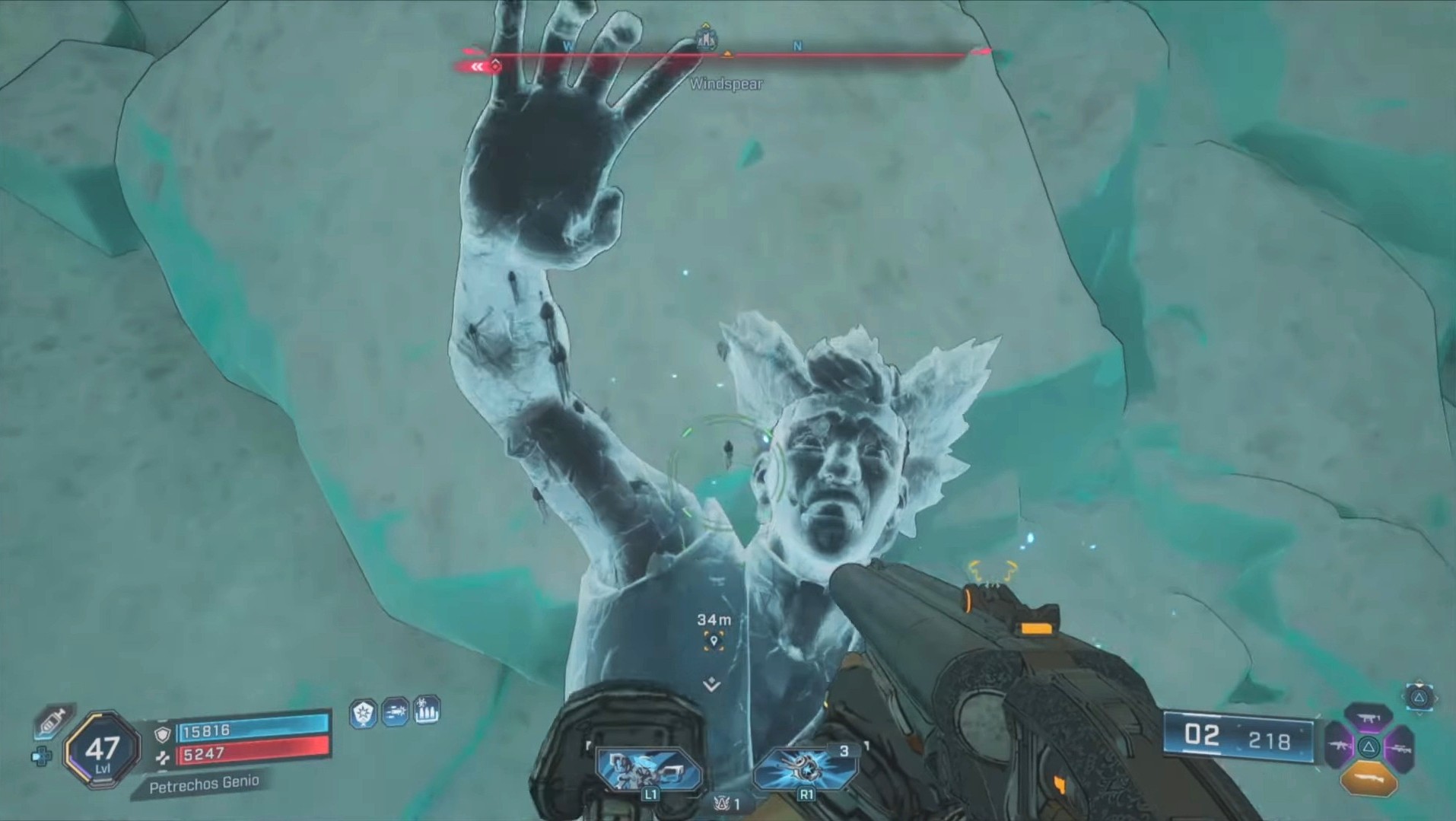This screenshot has width=1456, height=821.
Task: Check the bullet-speed buff icon
Action: [396, 713]
